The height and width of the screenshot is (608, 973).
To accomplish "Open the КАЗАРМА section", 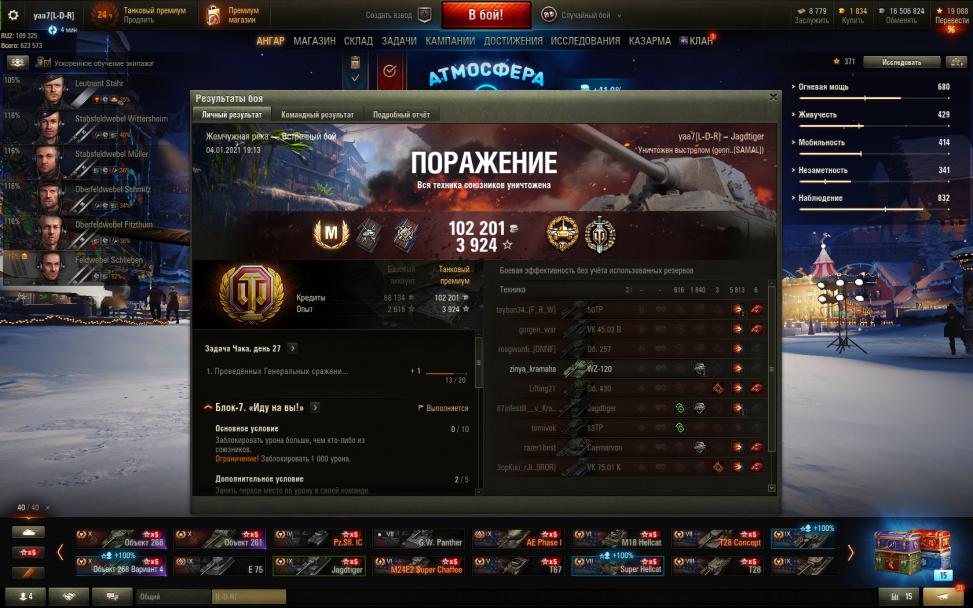I will point(649,41).
